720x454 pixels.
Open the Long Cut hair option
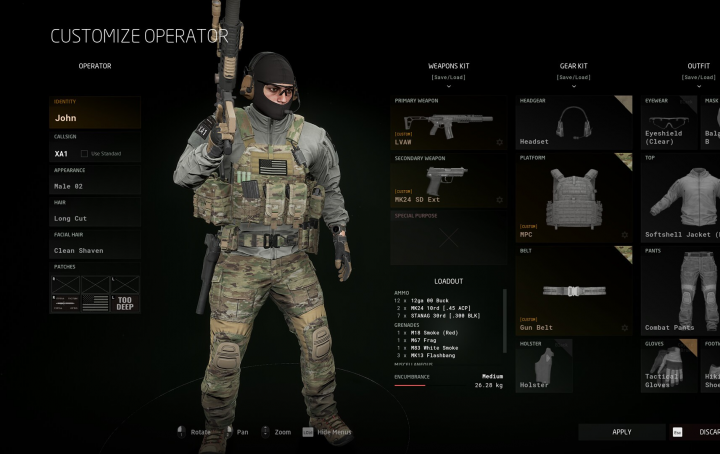pos(95,218)
